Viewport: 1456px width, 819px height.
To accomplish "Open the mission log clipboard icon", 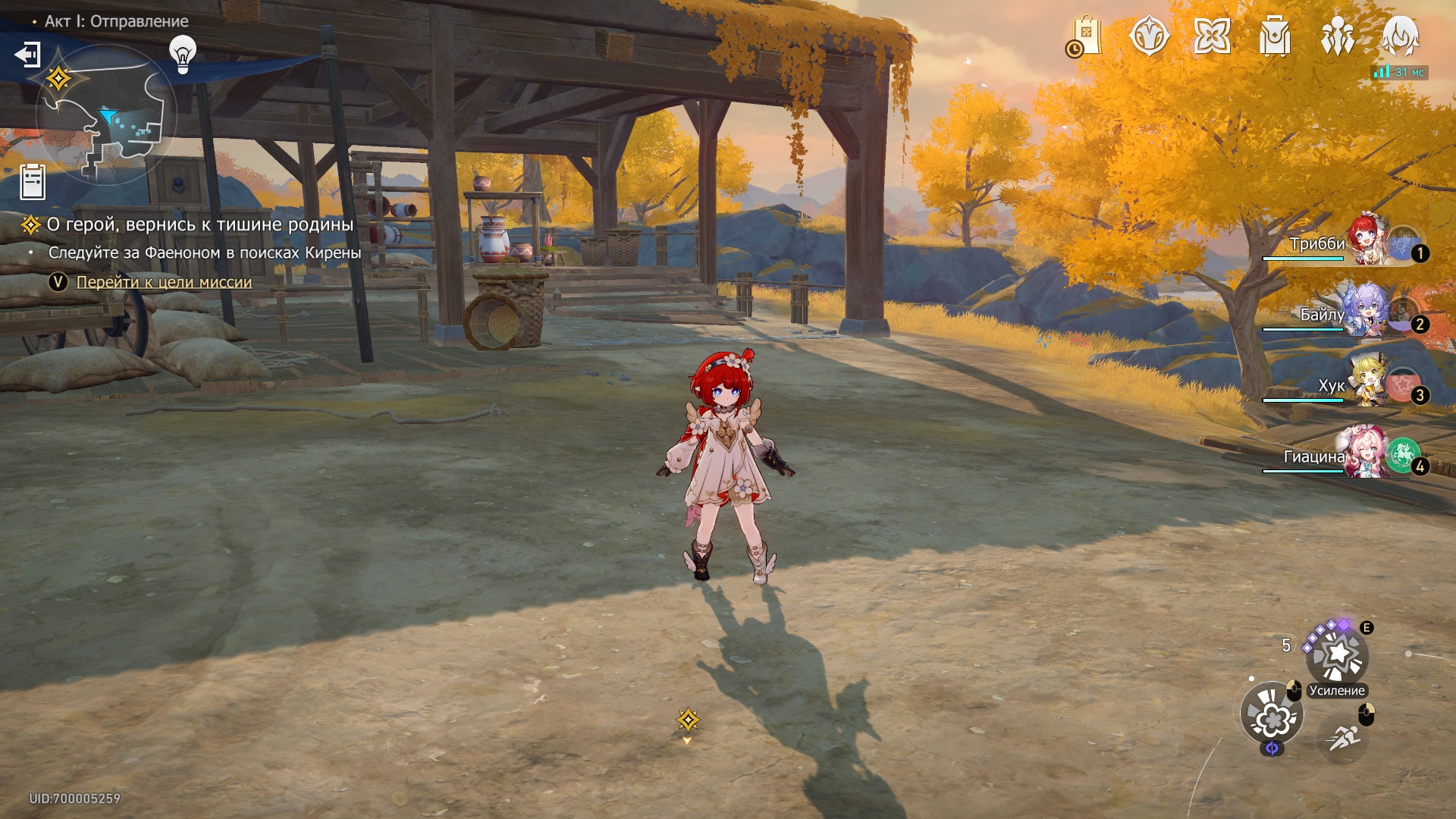I will click(x=33, y=182).
